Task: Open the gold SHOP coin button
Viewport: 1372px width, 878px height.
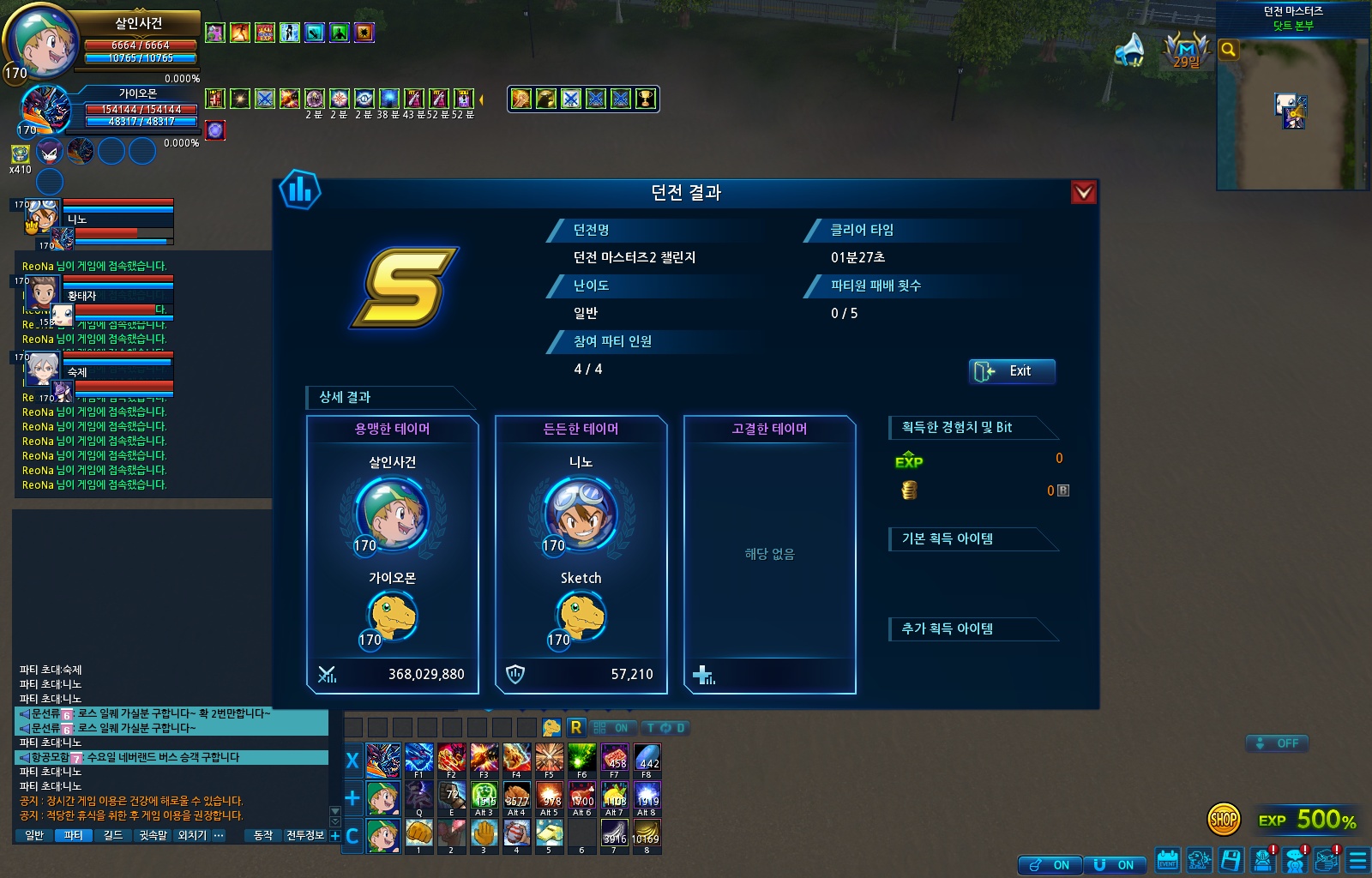Action: [x=1224, y=820]
